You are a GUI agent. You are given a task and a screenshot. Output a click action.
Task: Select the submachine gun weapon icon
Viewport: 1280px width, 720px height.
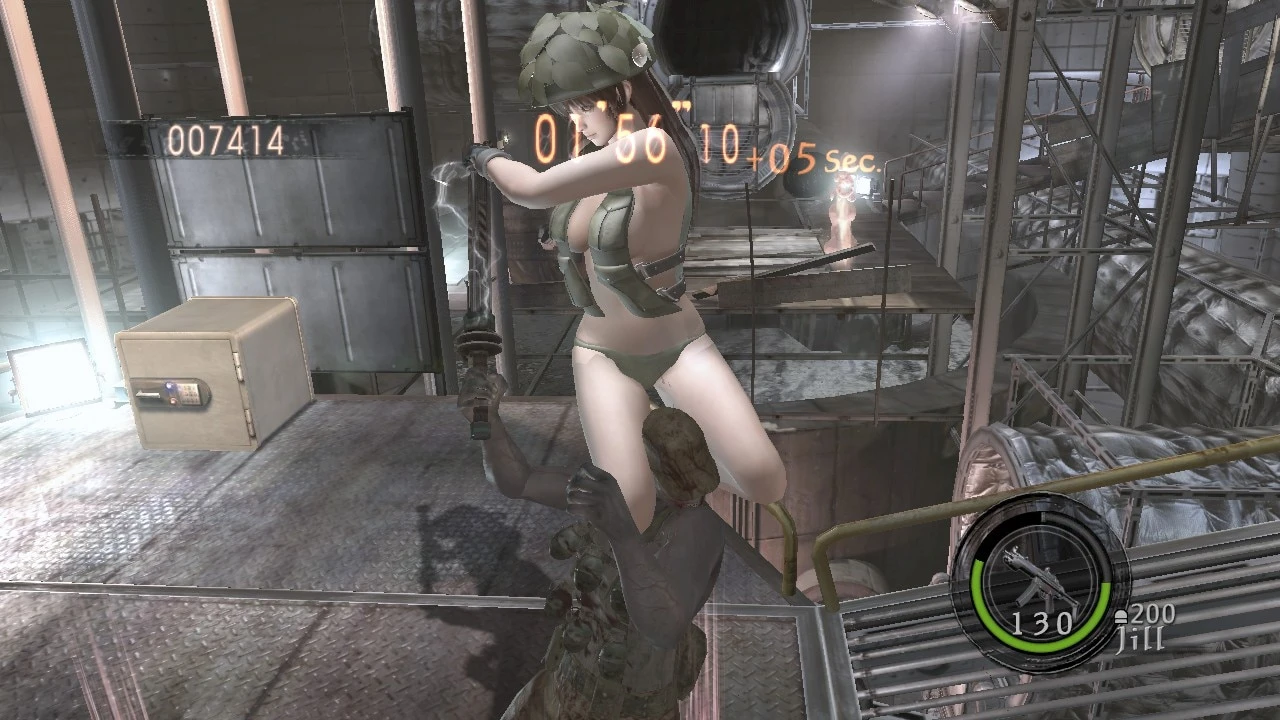(x=1040, y=578)
